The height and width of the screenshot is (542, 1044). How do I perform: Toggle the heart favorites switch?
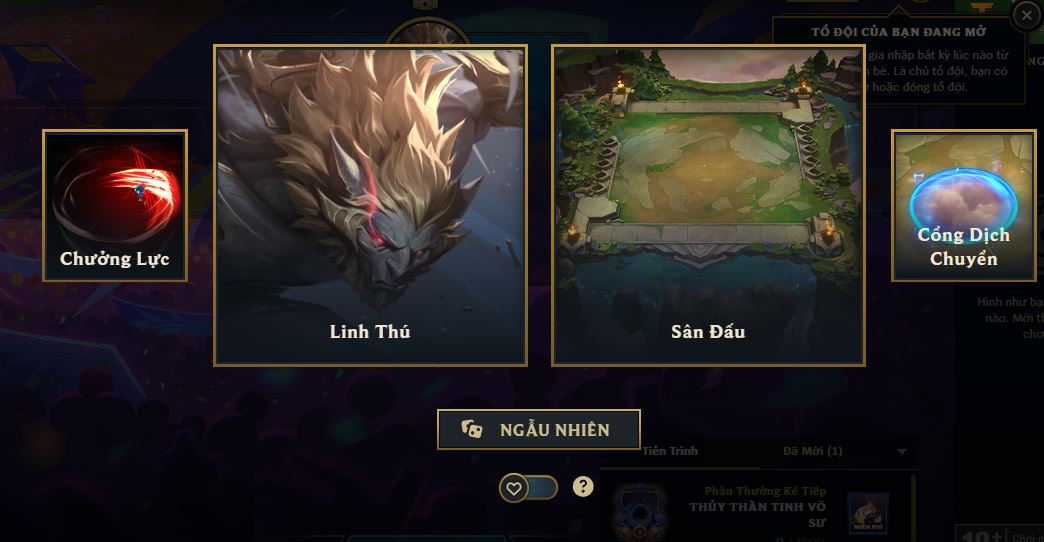pyautogui.click(x=529, y=488)
